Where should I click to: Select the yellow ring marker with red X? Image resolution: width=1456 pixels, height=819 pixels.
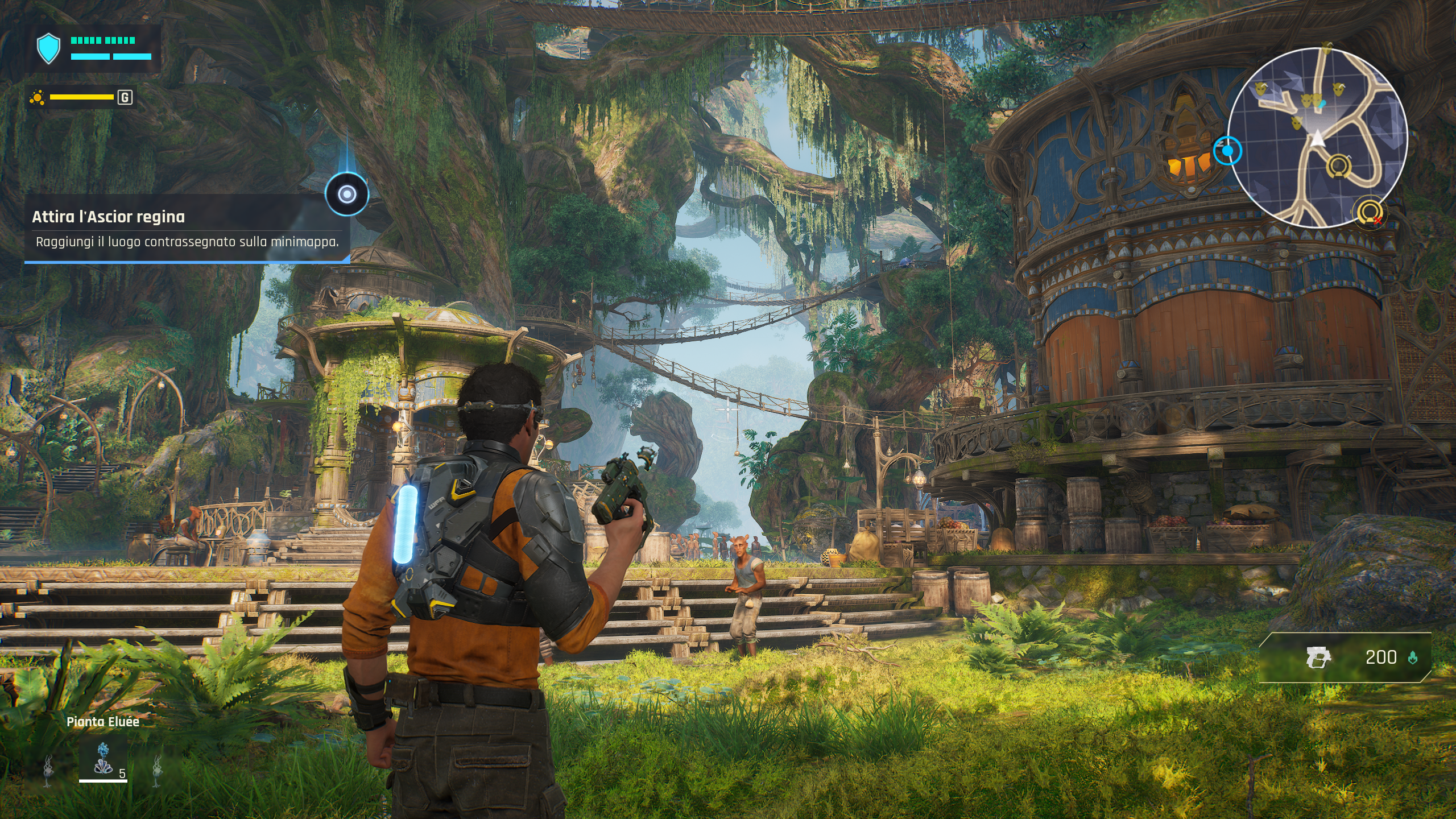1370,213
